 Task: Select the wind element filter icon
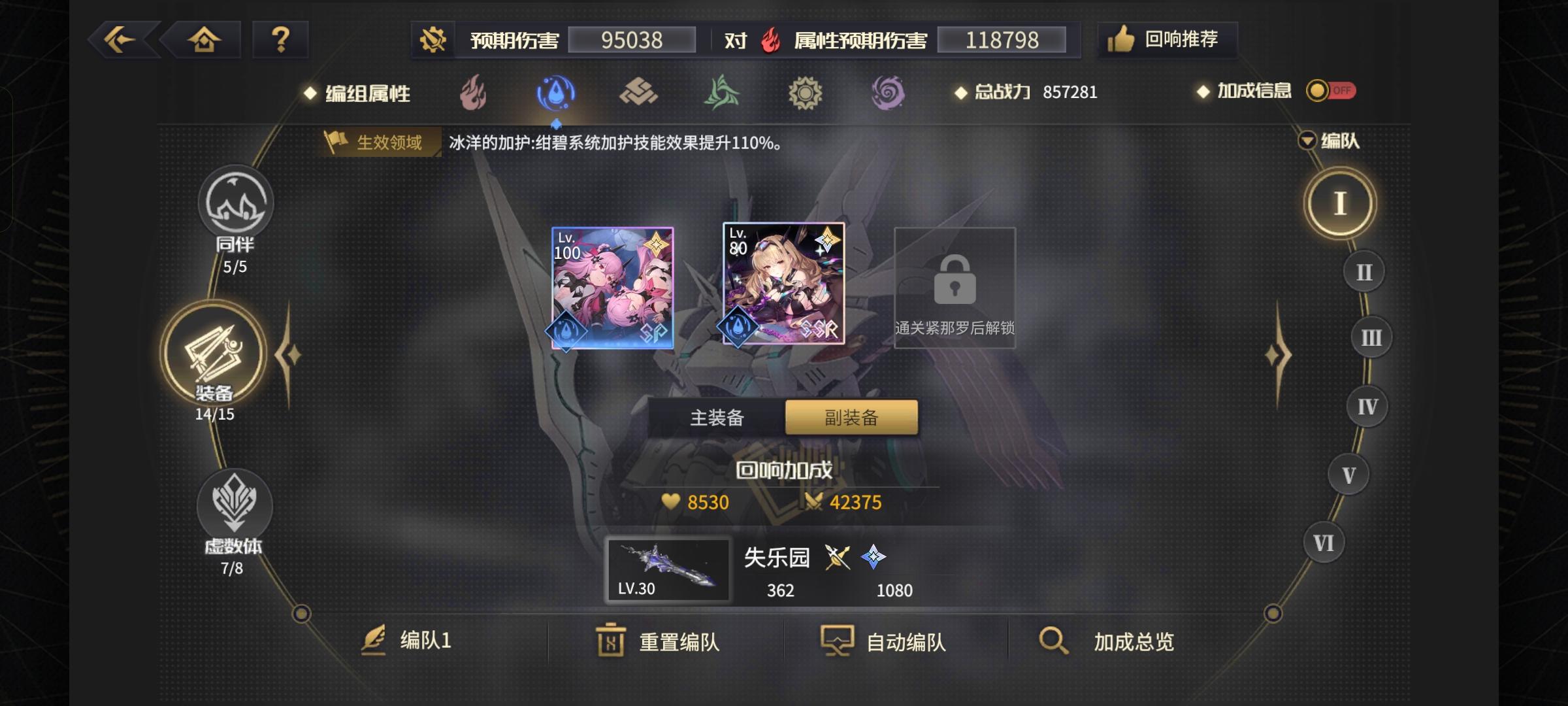720,93
